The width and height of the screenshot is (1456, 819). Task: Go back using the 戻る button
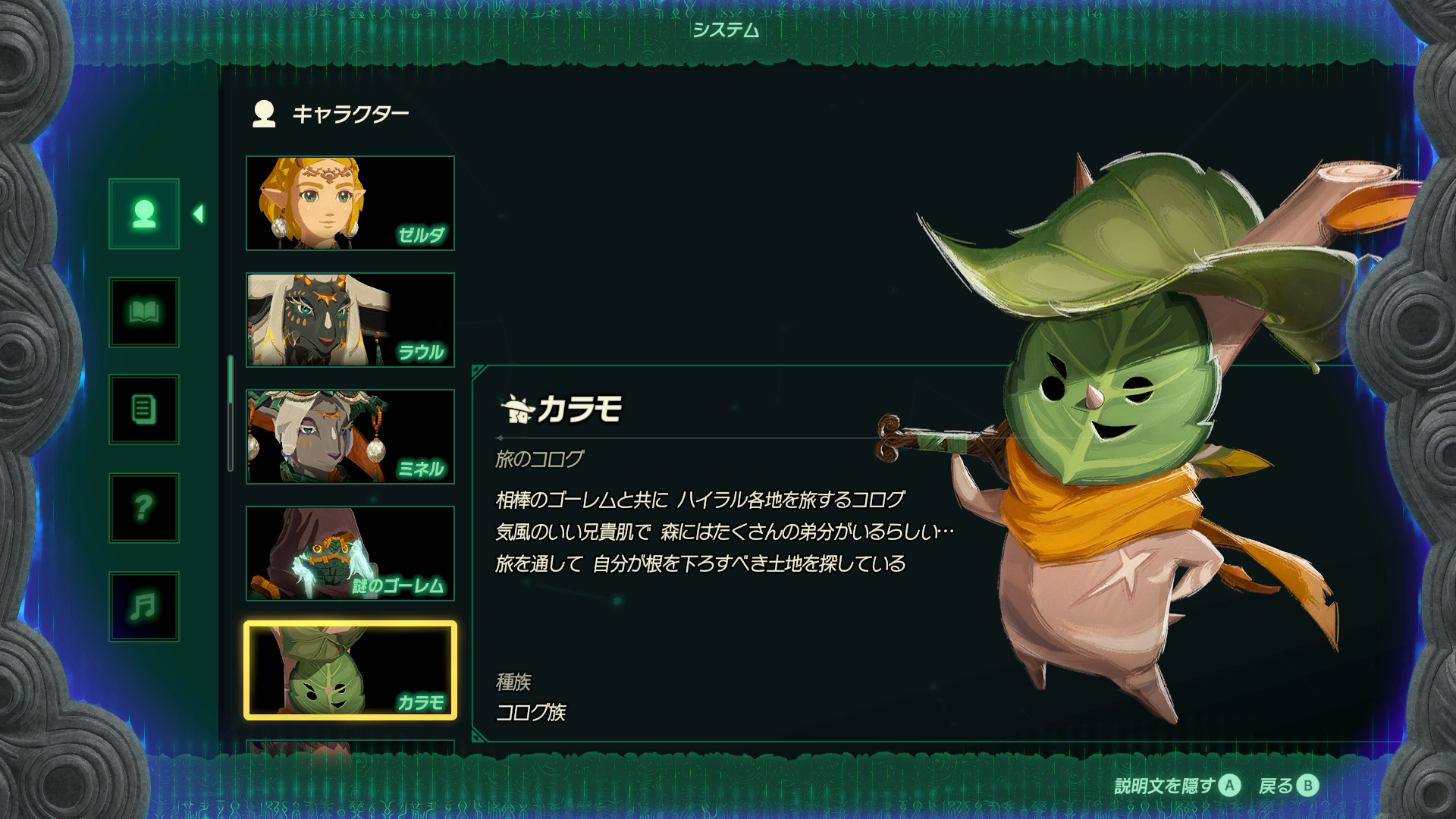coord(1288,786)
